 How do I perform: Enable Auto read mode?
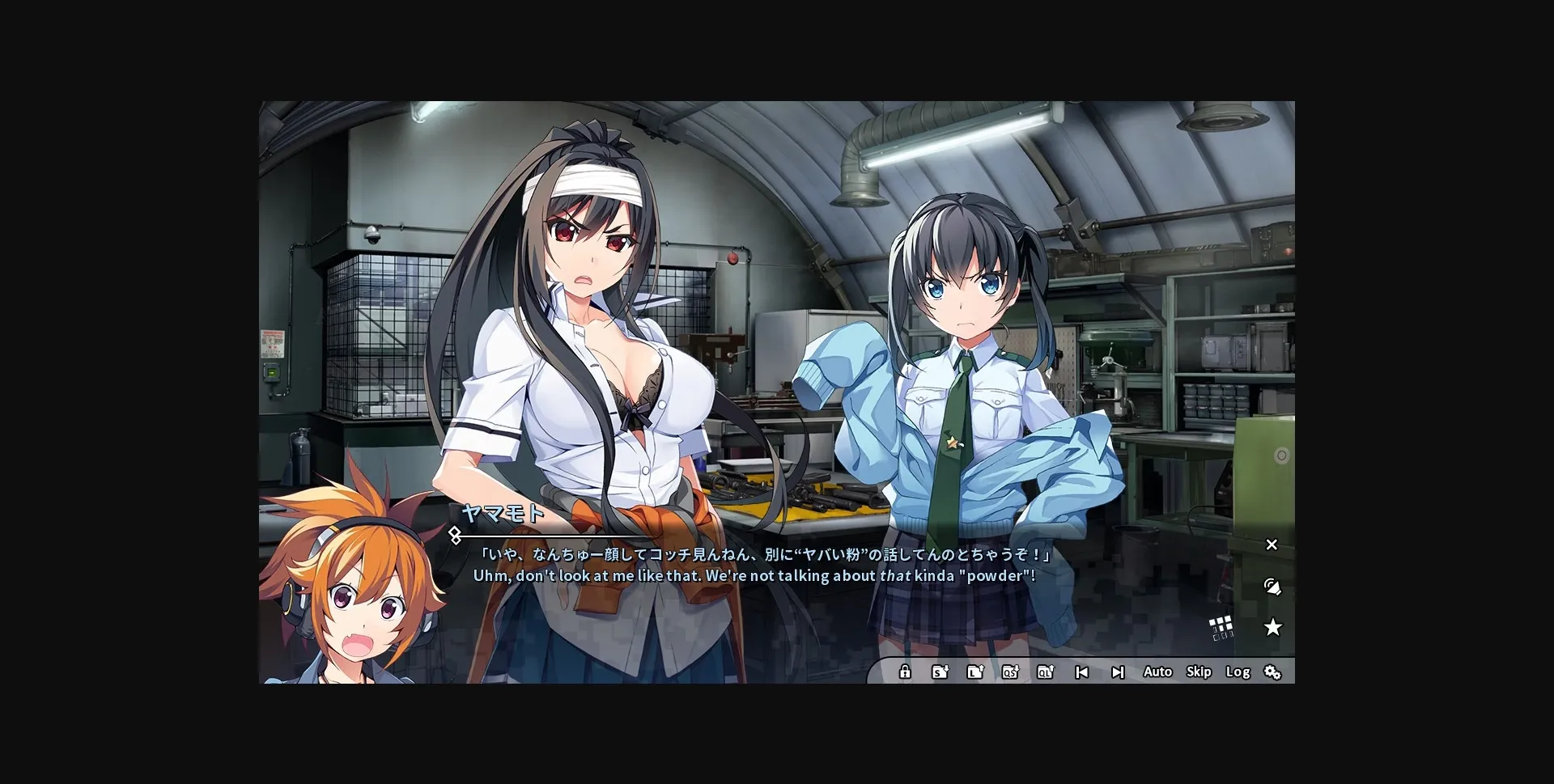click(1157, 672)
